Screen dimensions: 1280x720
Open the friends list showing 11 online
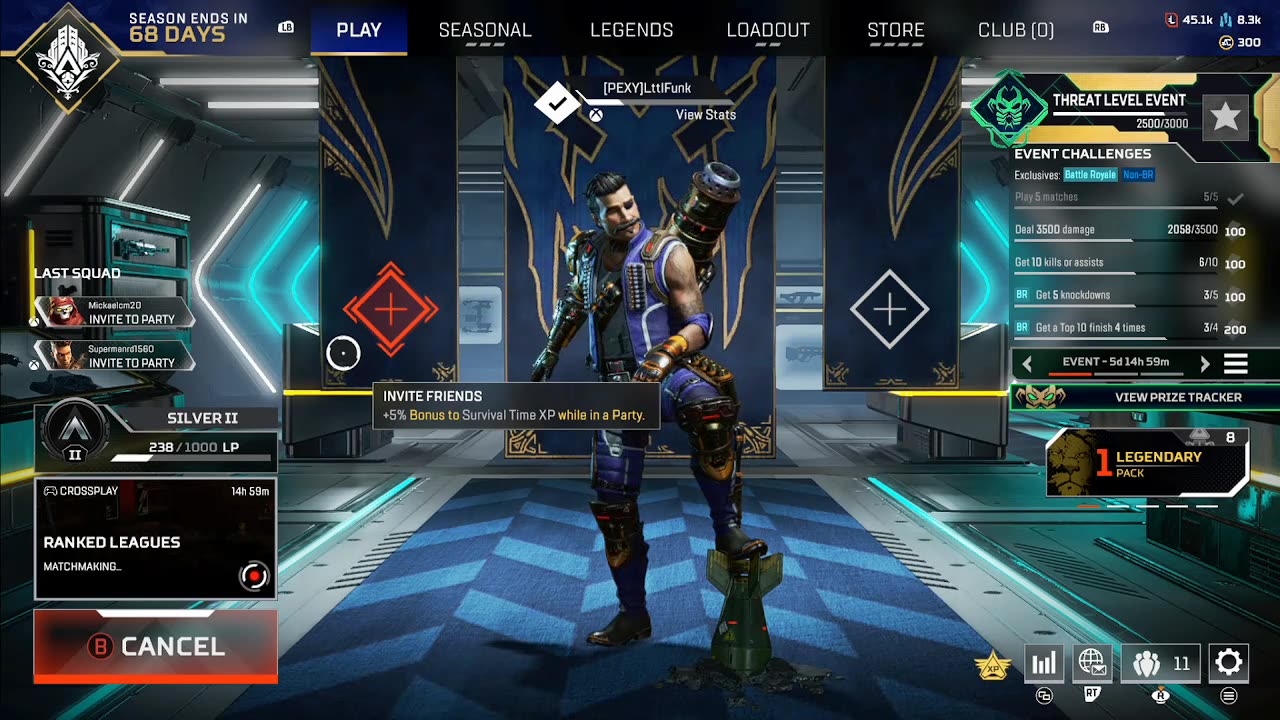coord(1160,662)
